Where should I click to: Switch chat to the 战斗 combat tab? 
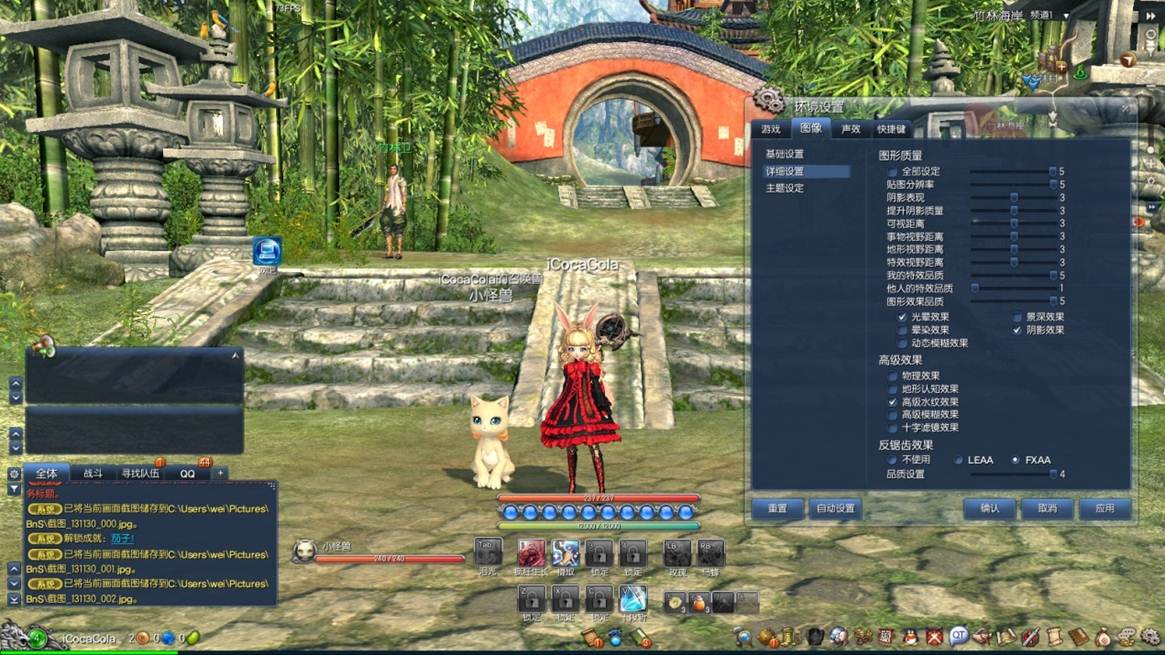[93, 473]
